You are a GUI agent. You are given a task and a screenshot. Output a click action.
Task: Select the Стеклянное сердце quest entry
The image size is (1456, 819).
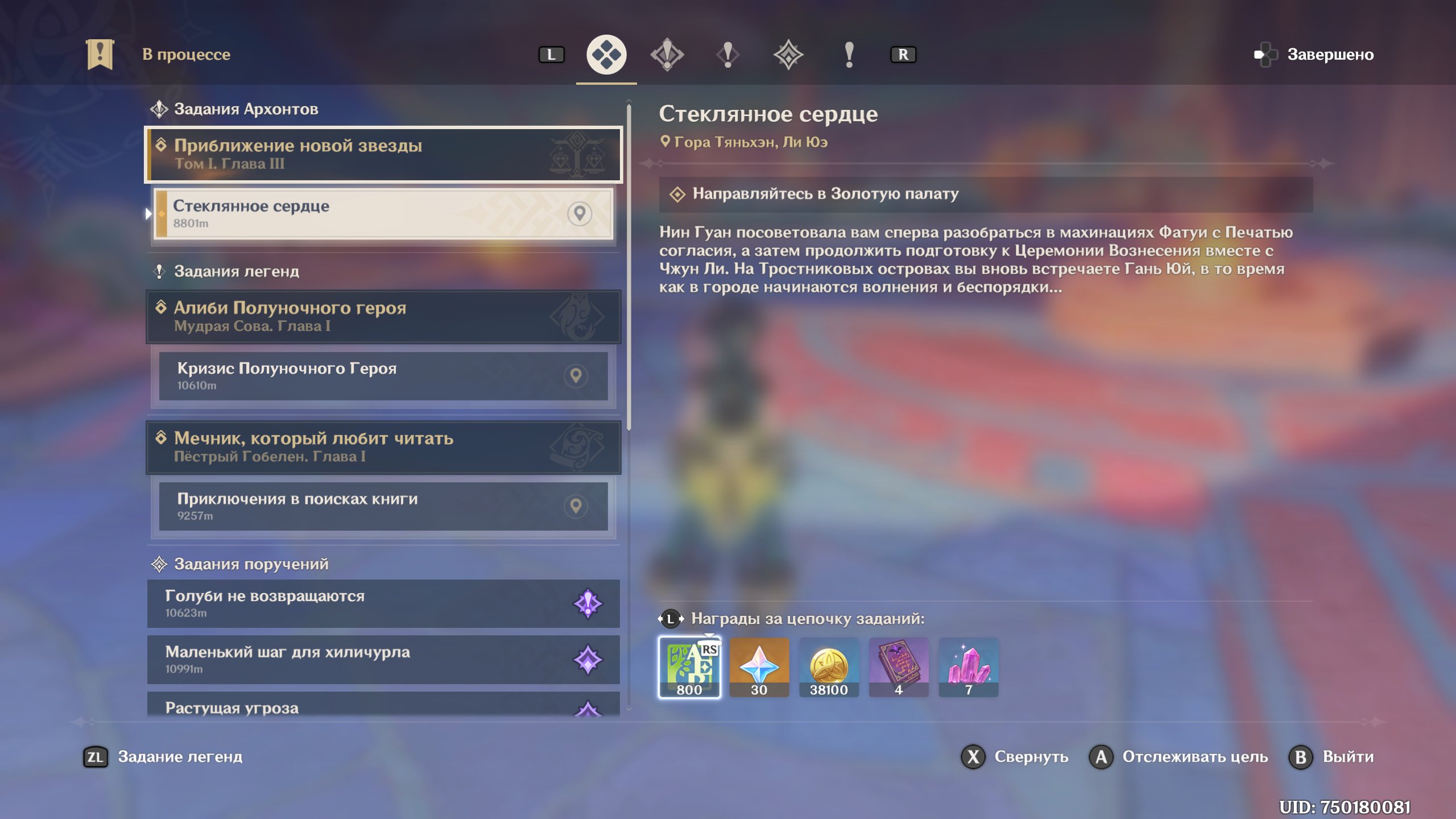click(383, 214)
